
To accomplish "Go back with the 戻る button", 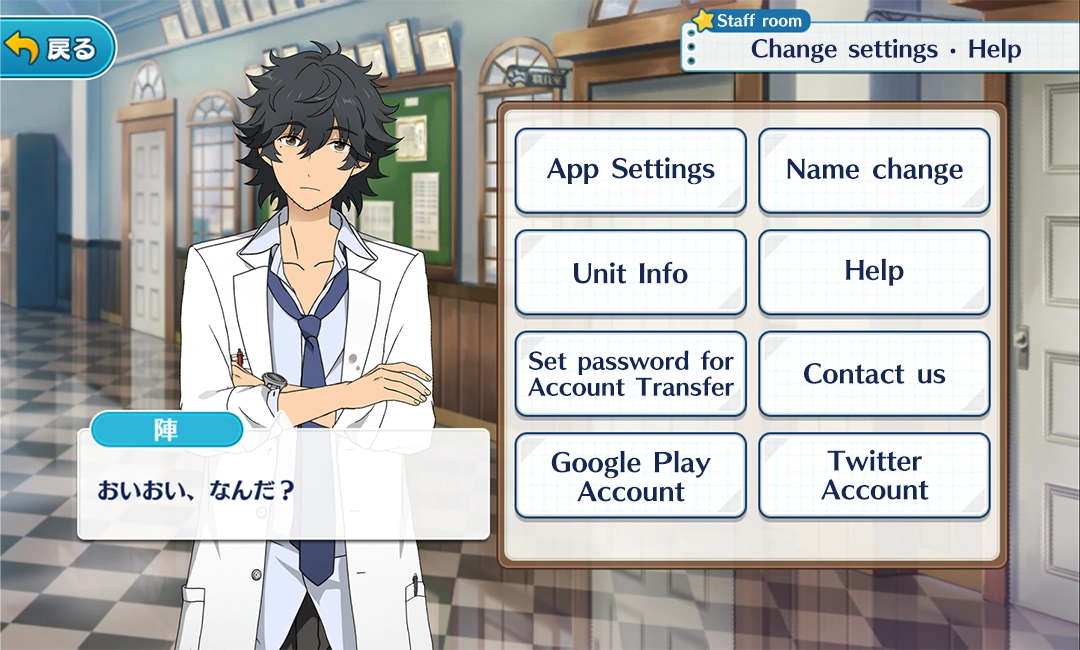I will [55, 47].
